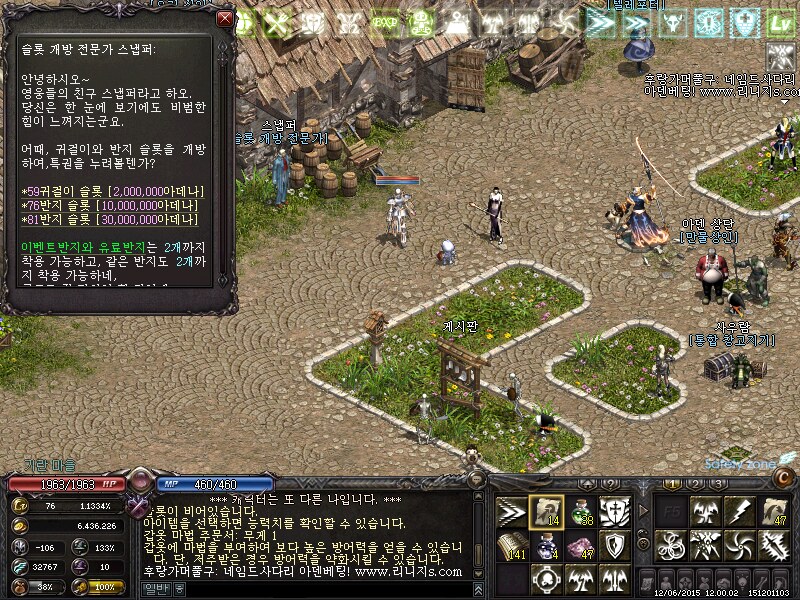Use the green potion with 38 count
This screenshot has width=800, height=600.
pos(581,512)
